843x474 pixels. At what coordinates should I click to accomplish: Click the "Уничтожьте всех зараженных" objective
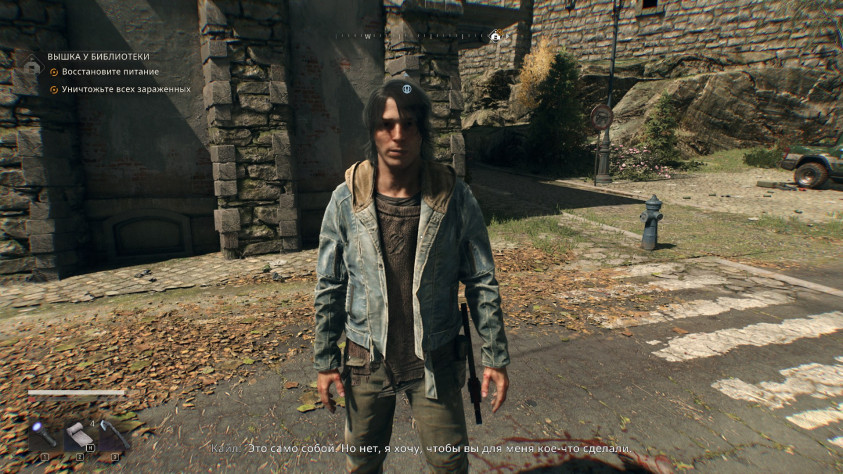[x=126, y=89]
